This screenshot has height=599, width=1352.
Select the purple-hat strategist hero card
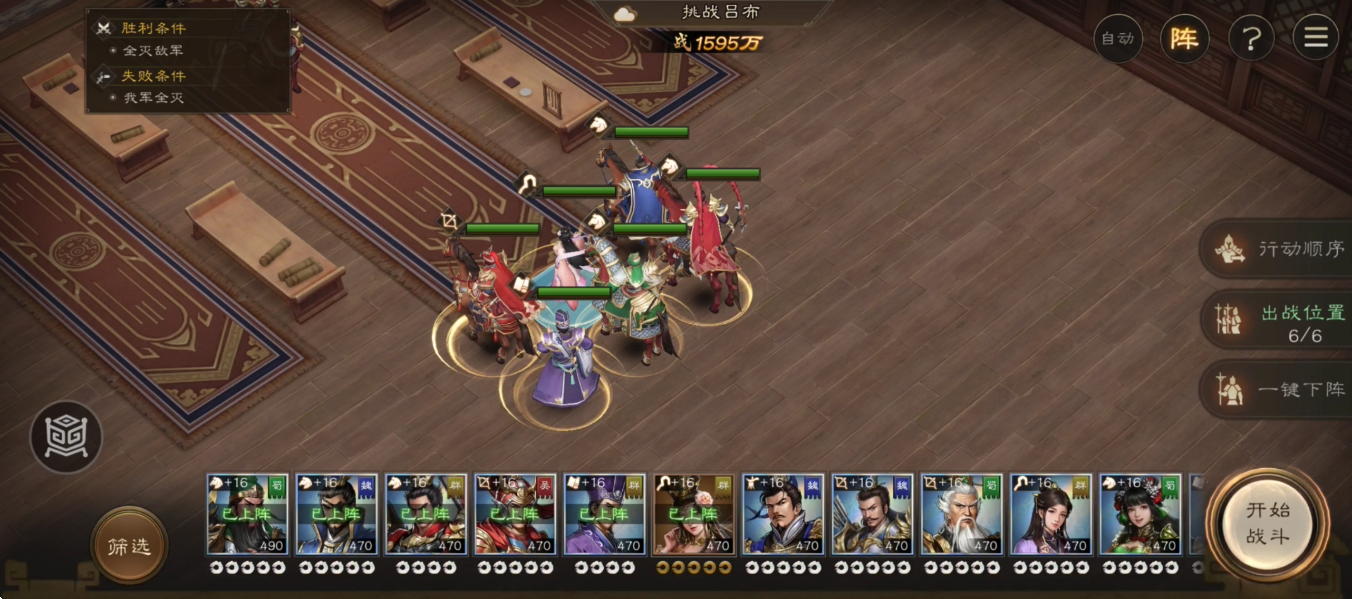tap(604, 514)
